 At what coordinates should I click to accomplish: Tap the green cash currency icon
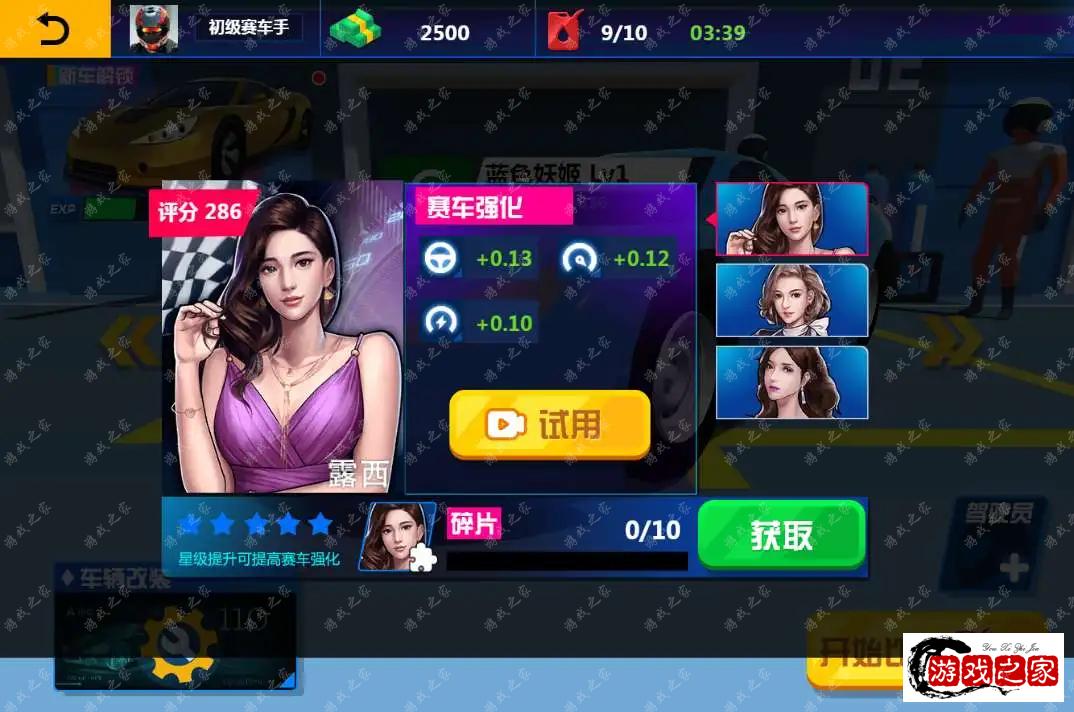coord(357,31)
